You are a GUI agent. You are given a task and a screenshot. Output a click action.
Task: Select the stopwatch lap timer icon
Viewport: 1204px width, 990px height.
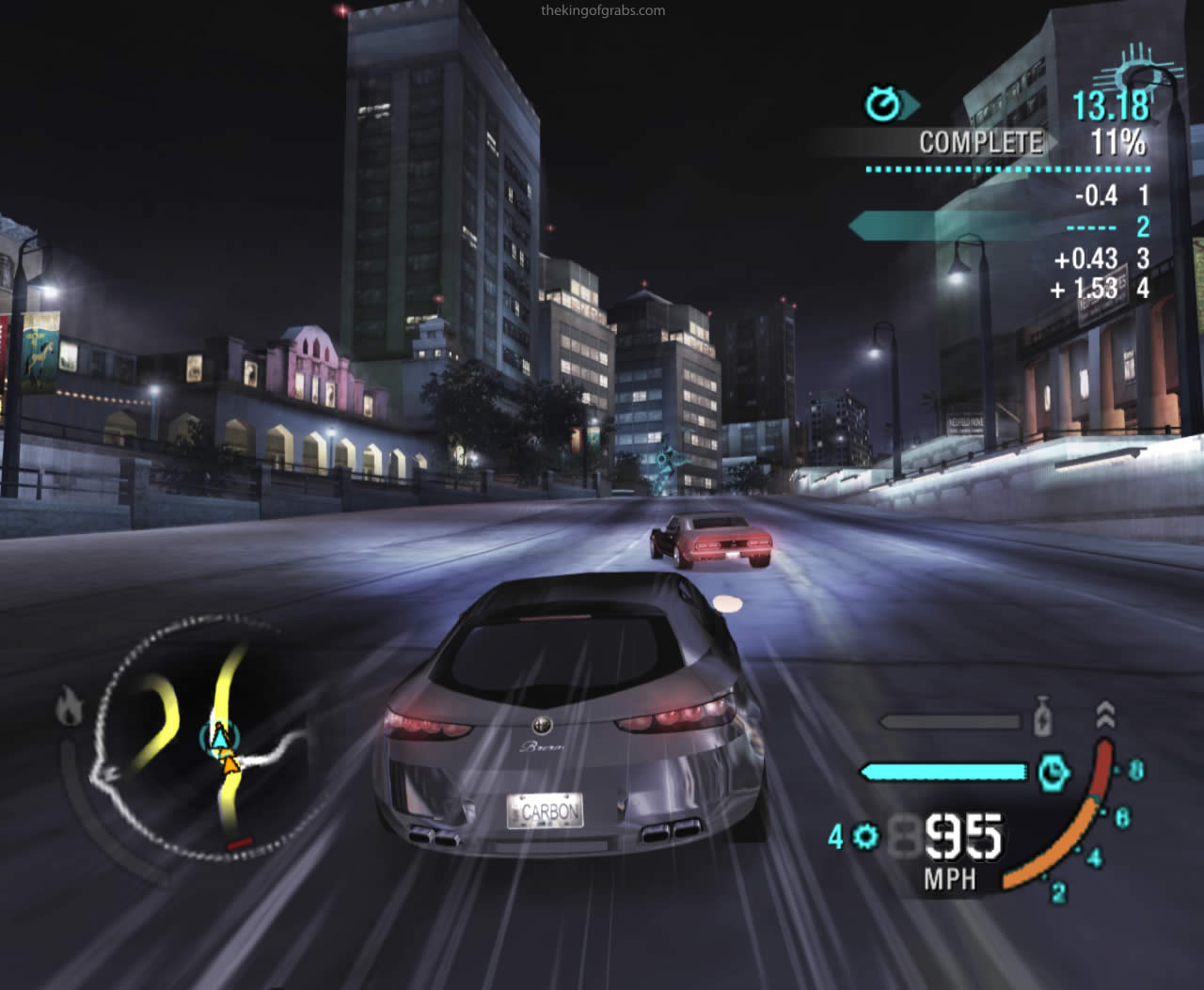point(884,104)
